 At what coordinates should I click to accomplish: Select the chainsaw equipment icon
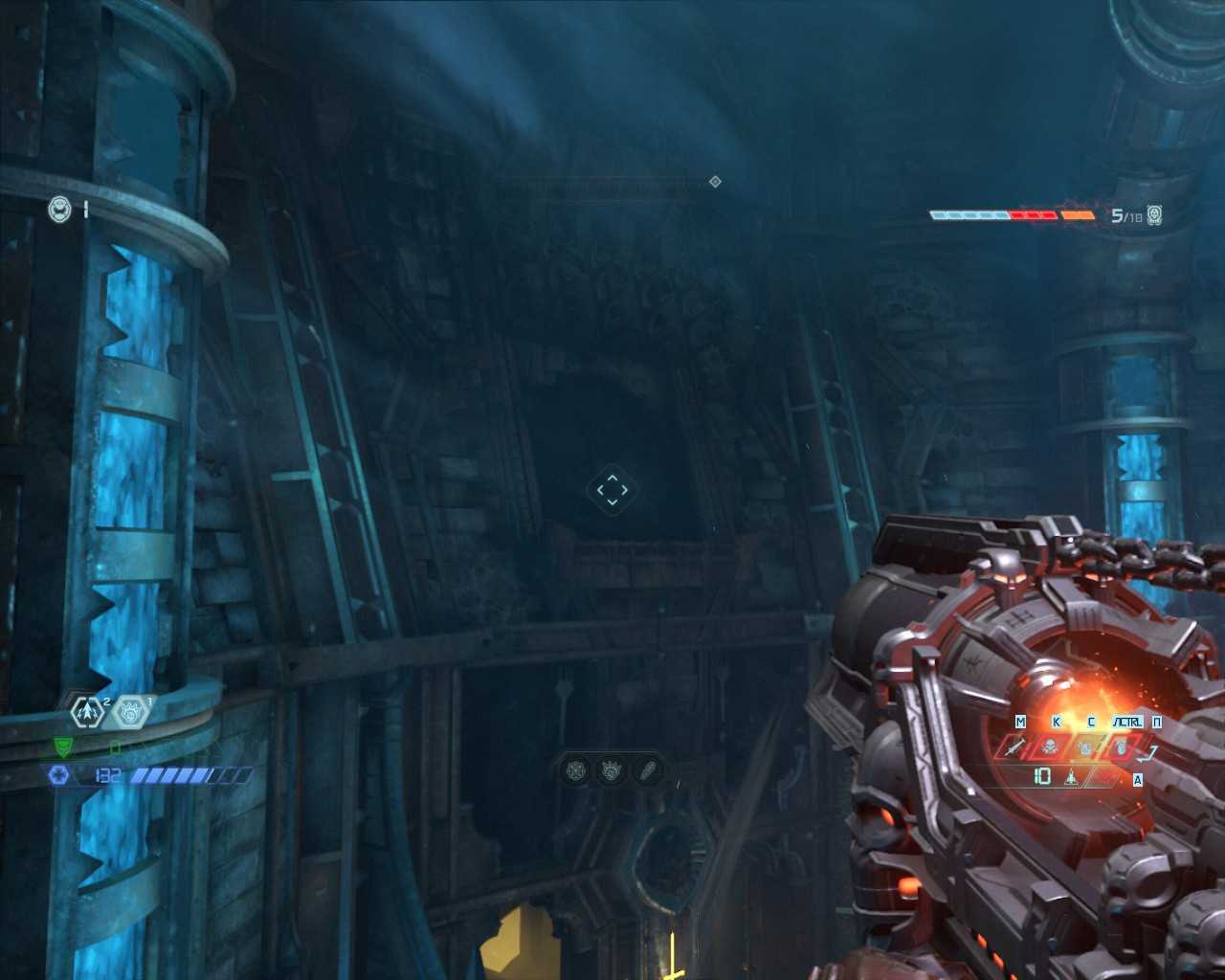pos(1016,747)
